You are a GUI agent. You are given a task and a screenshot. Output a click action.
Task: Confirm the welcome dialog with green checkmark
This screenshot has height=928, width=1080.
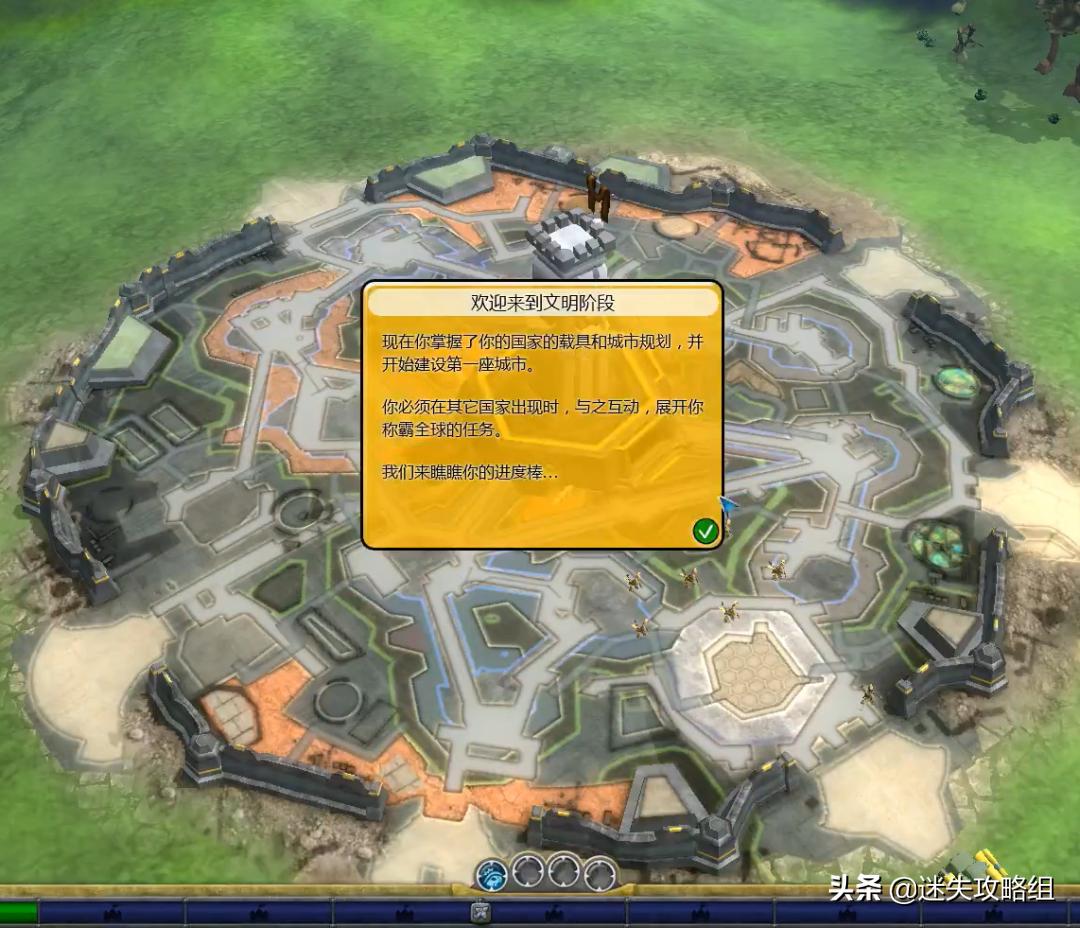705,531
